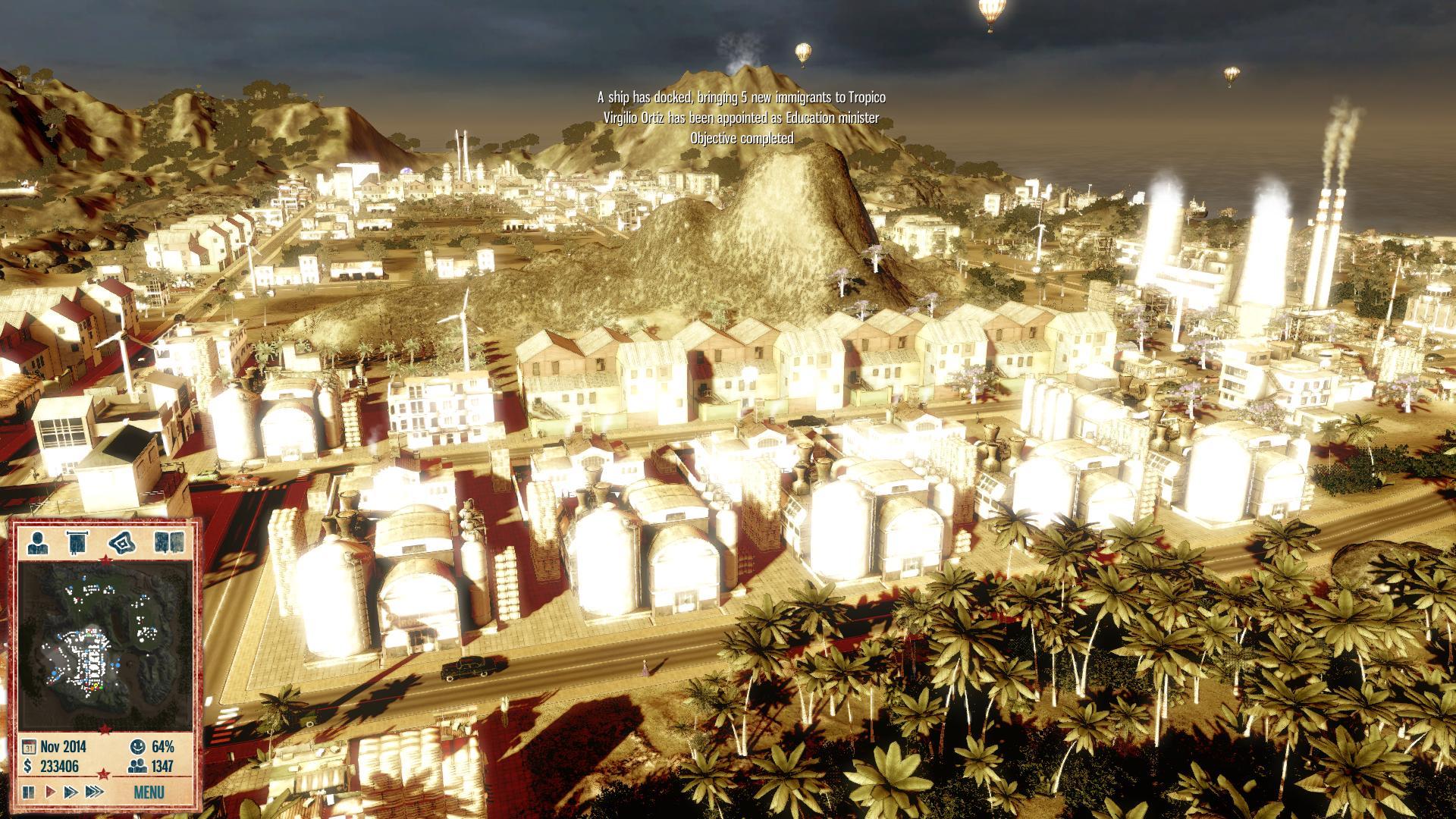The image size is (1456, 819).
Task: Set game speed to double fast-forward
Action: (x=71, y=792)
